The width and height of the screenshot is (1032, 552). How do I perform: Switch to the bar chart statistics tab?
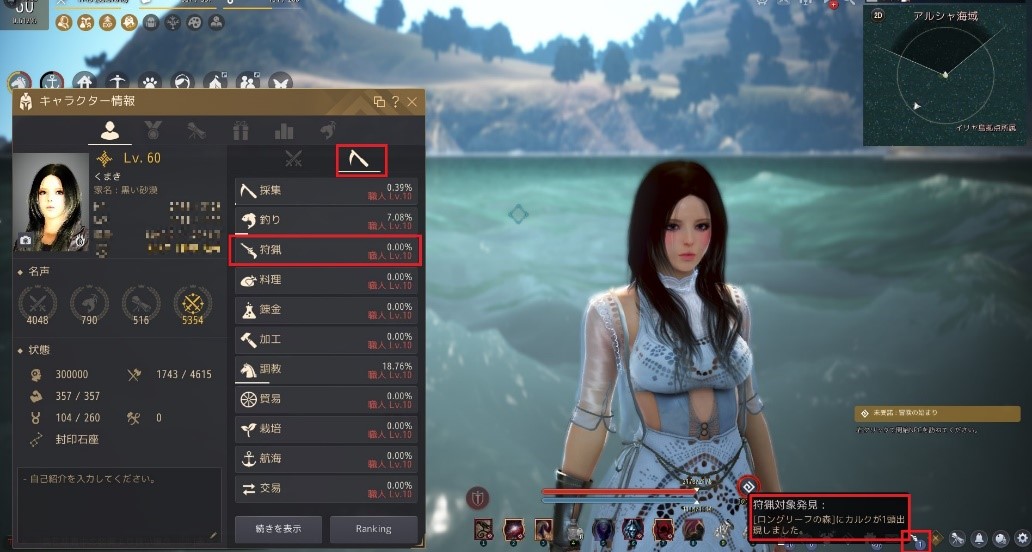tap(284, 130)
